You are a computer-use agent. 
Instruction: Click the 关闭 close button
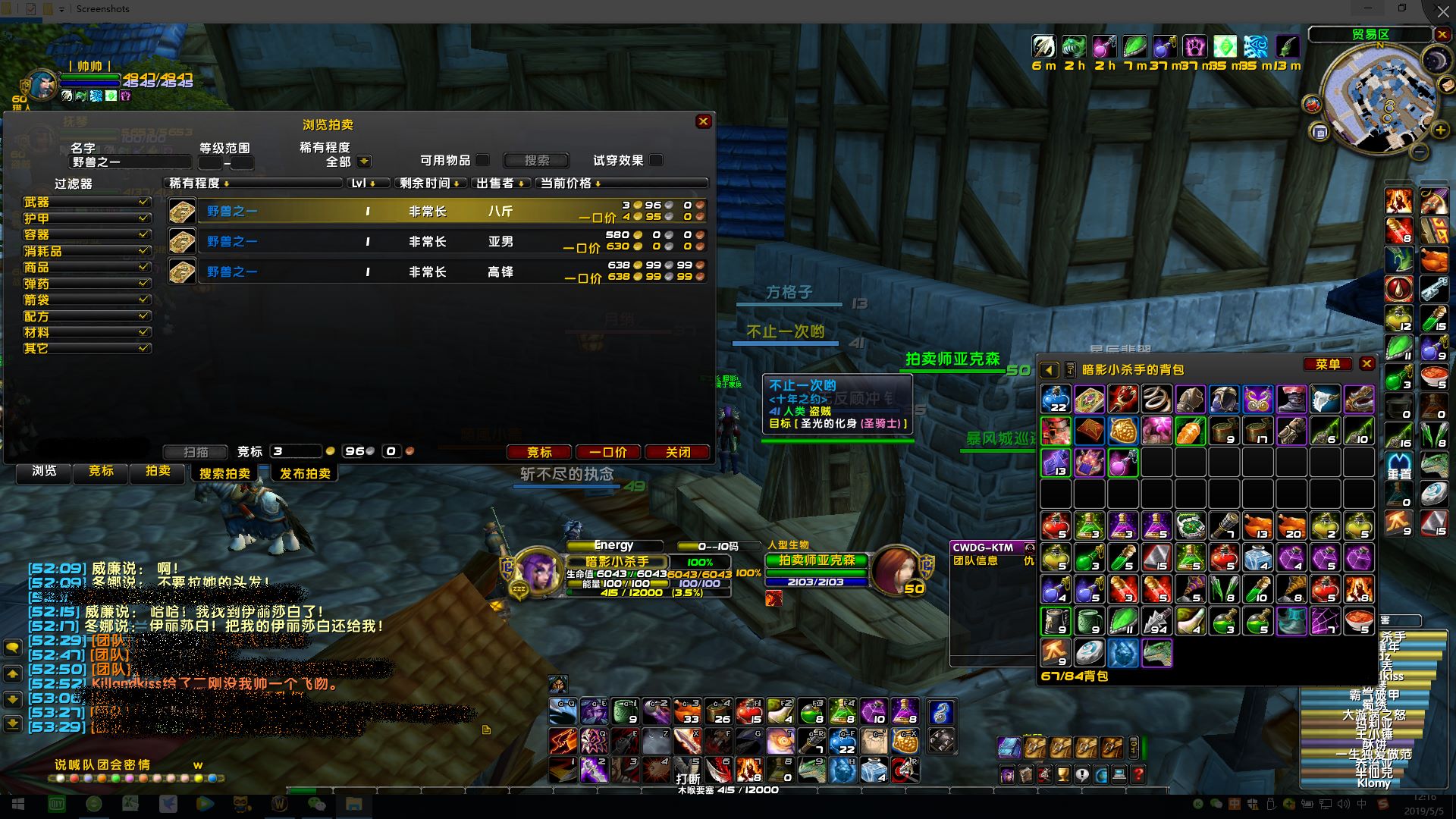pyautogui.click(x=677, y=452)
